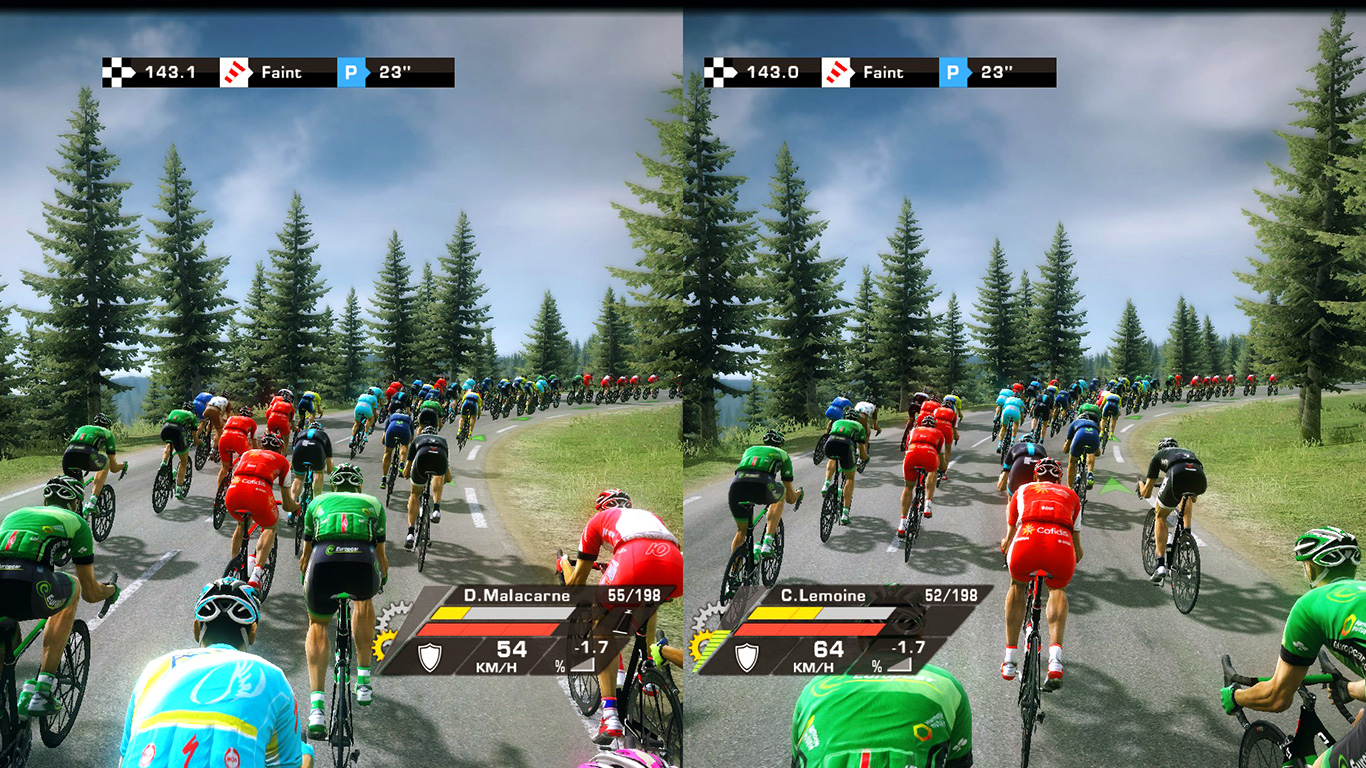Select the shield icon on C.Lemoine's panel
This screenshot has height=768, width=1366.
(x=747, y=657)
